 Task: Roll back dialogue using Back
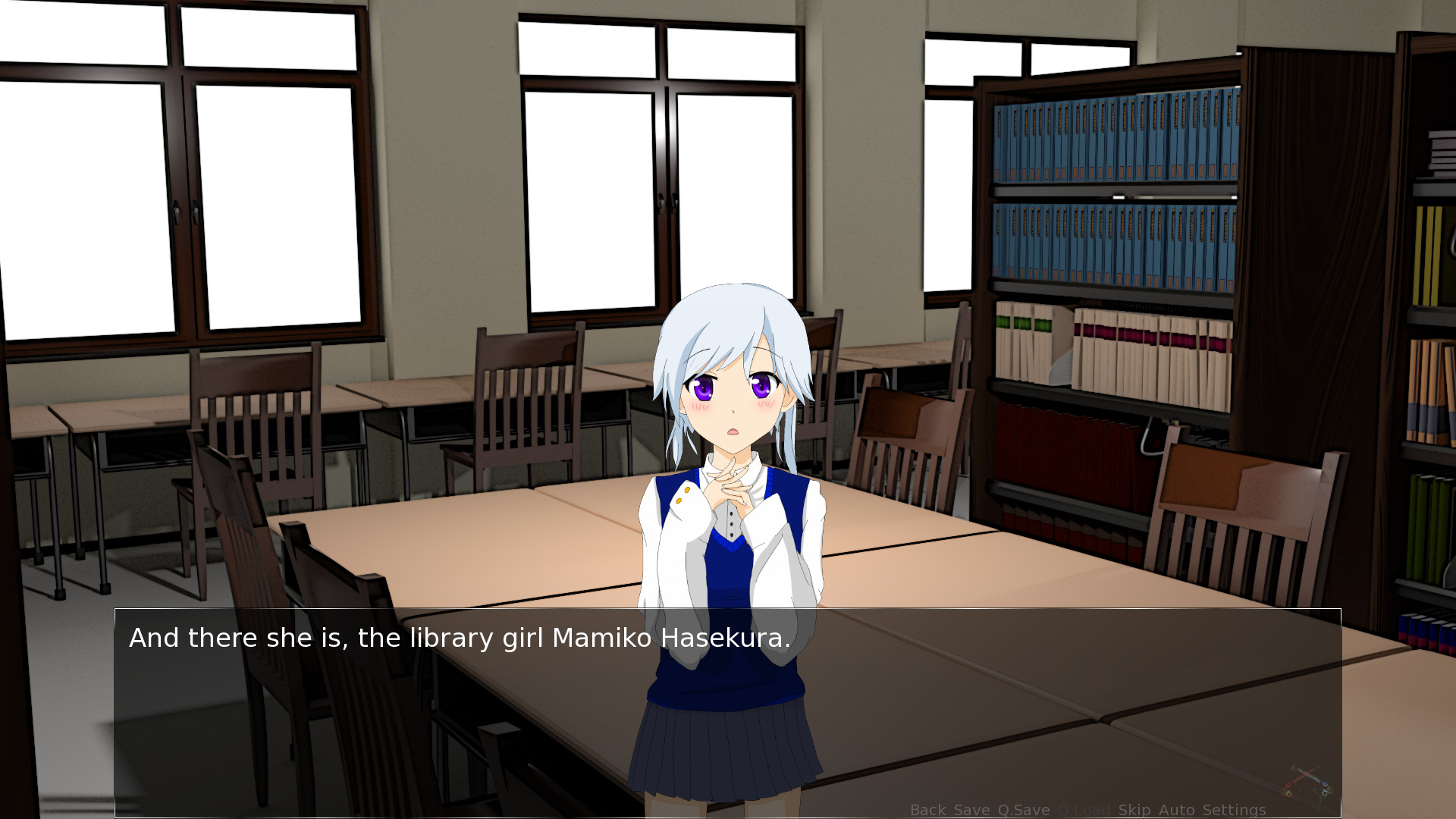coord(928,810)
